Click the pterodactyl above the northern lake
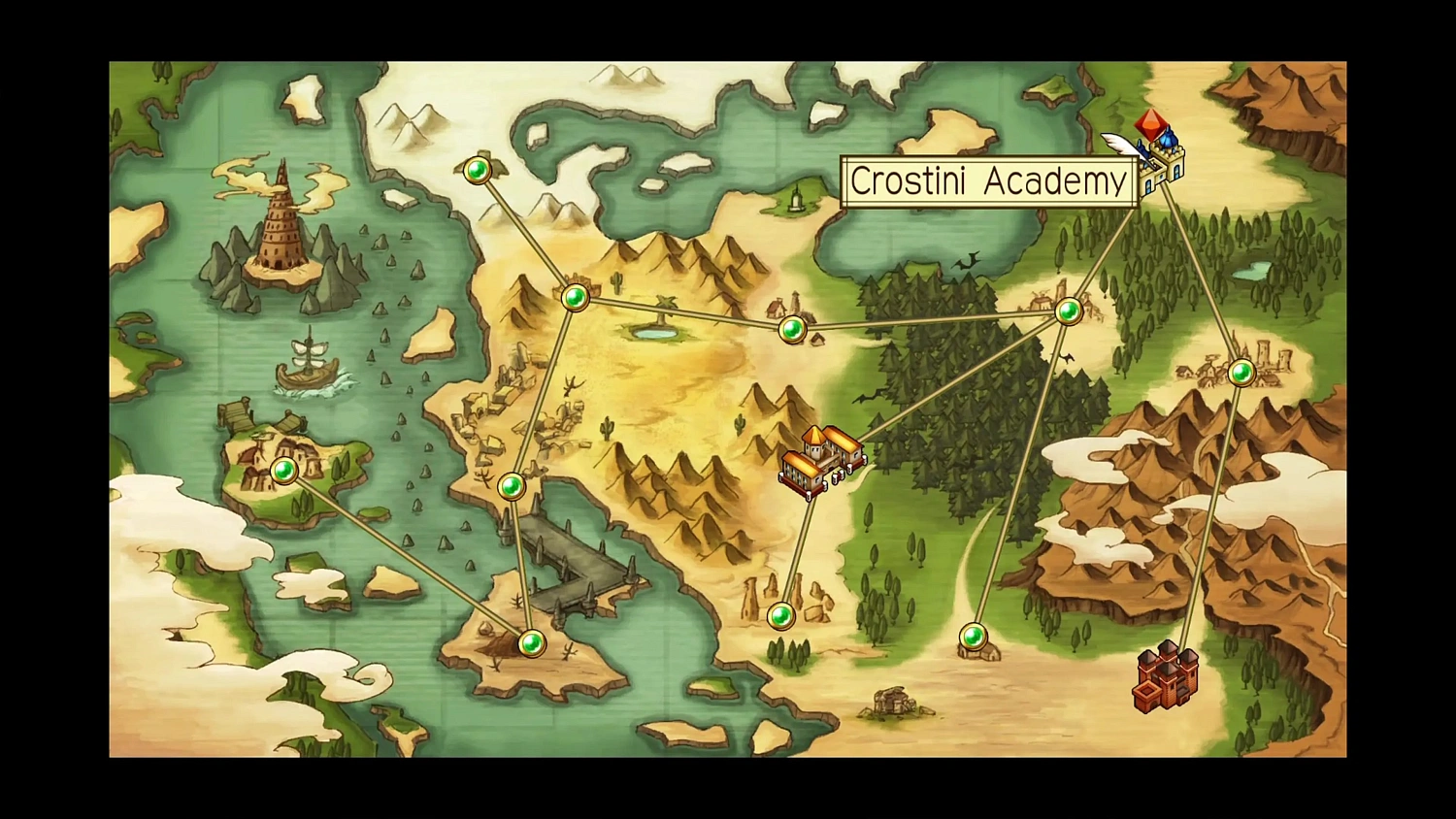1456x819 pixels. tap(966, 261)
